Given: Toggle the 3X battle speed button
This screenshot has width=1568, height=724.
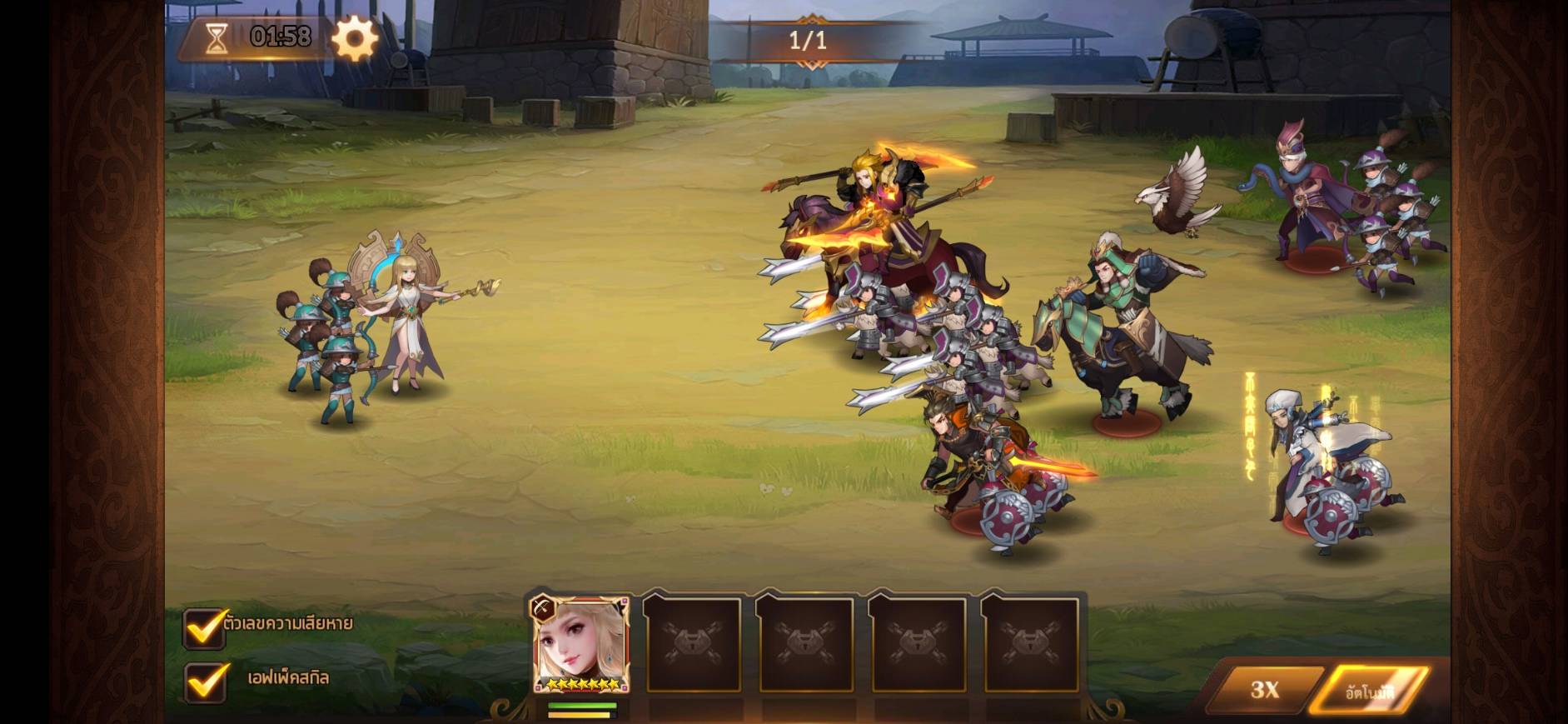Looking at the screenshot, I should (1264, 689).
